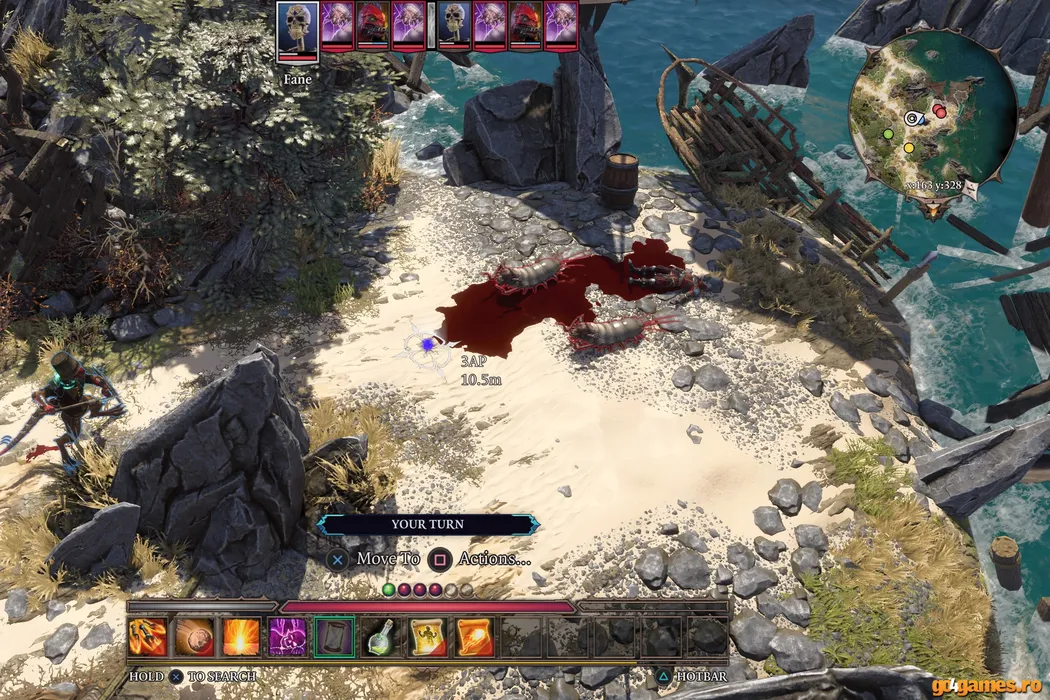Select Fane's enlarged current-turn portrait
Screen dimensions: 1050x700
coord(298,33)
